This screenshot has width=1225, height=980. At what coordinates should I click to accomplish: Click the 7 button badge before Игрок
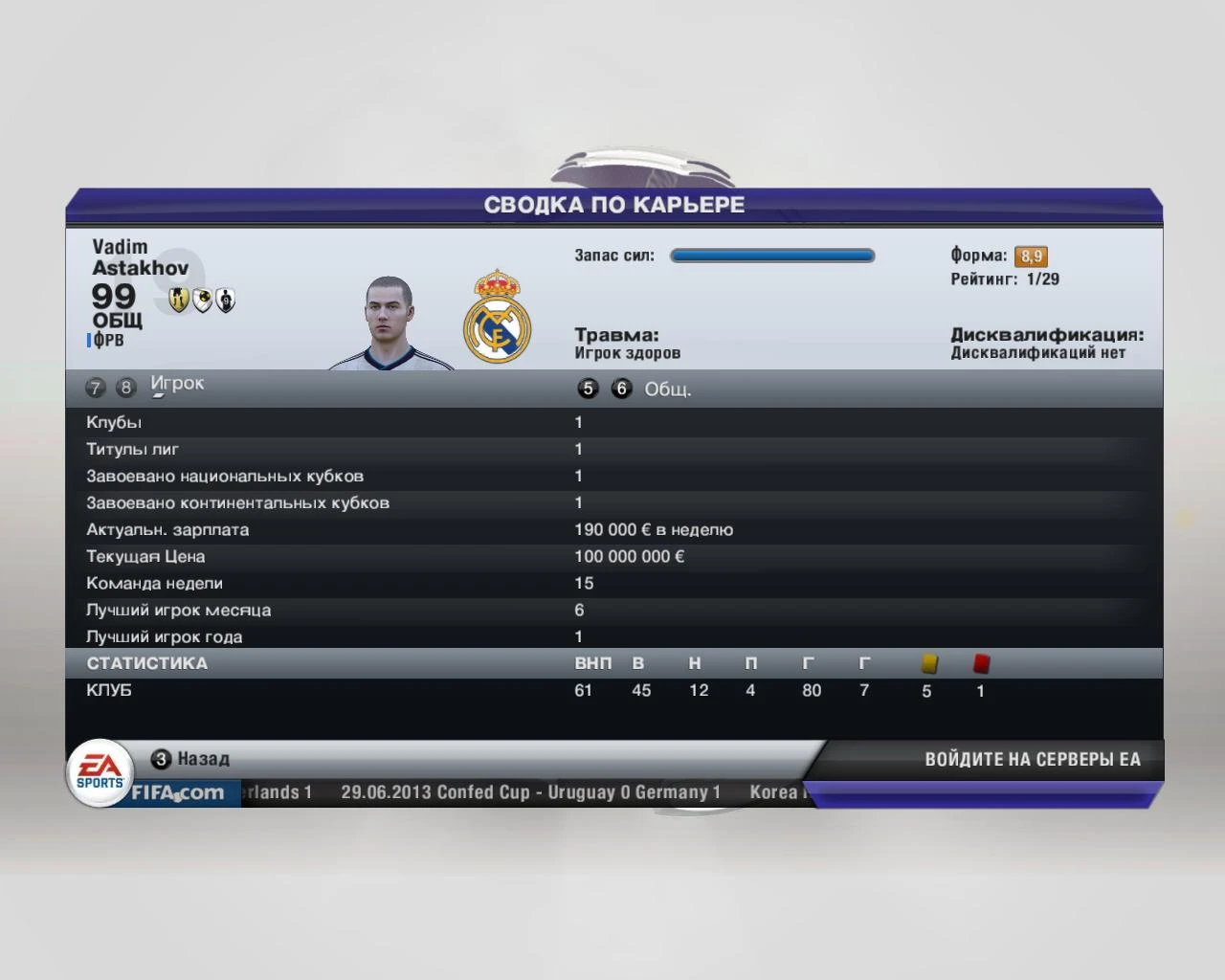point(95,388)
